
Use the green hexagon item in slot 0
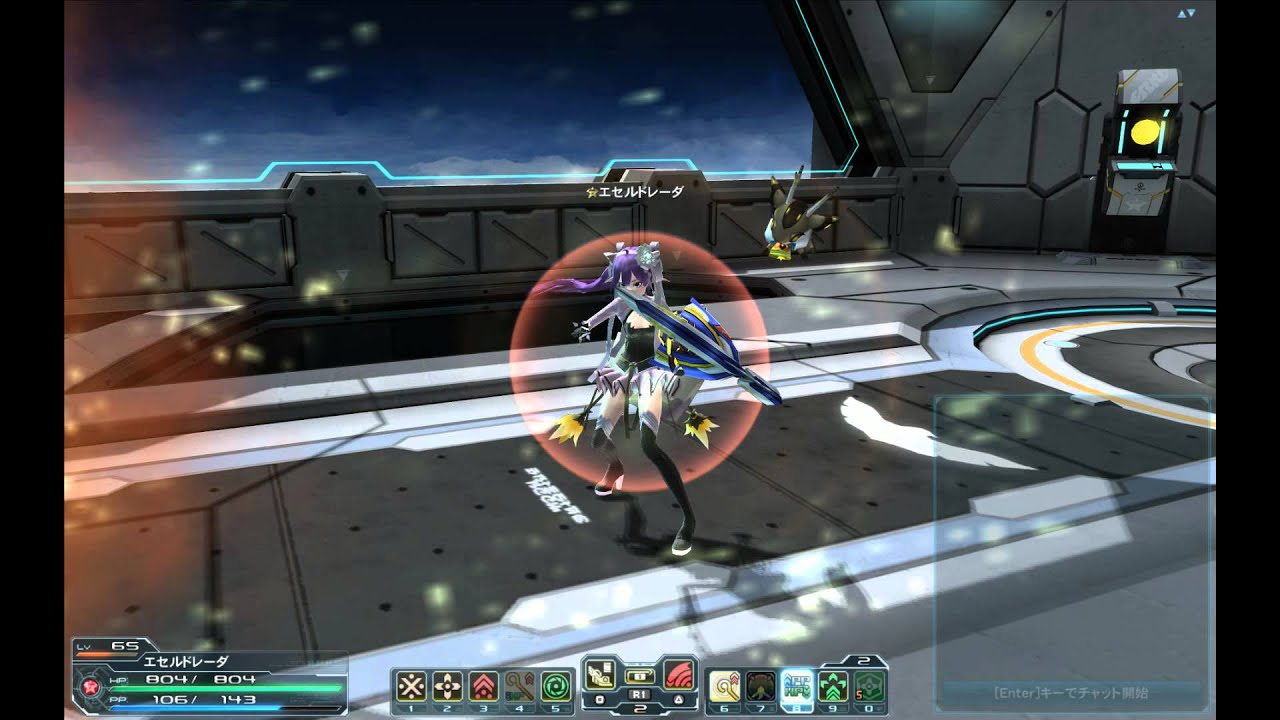869,685
